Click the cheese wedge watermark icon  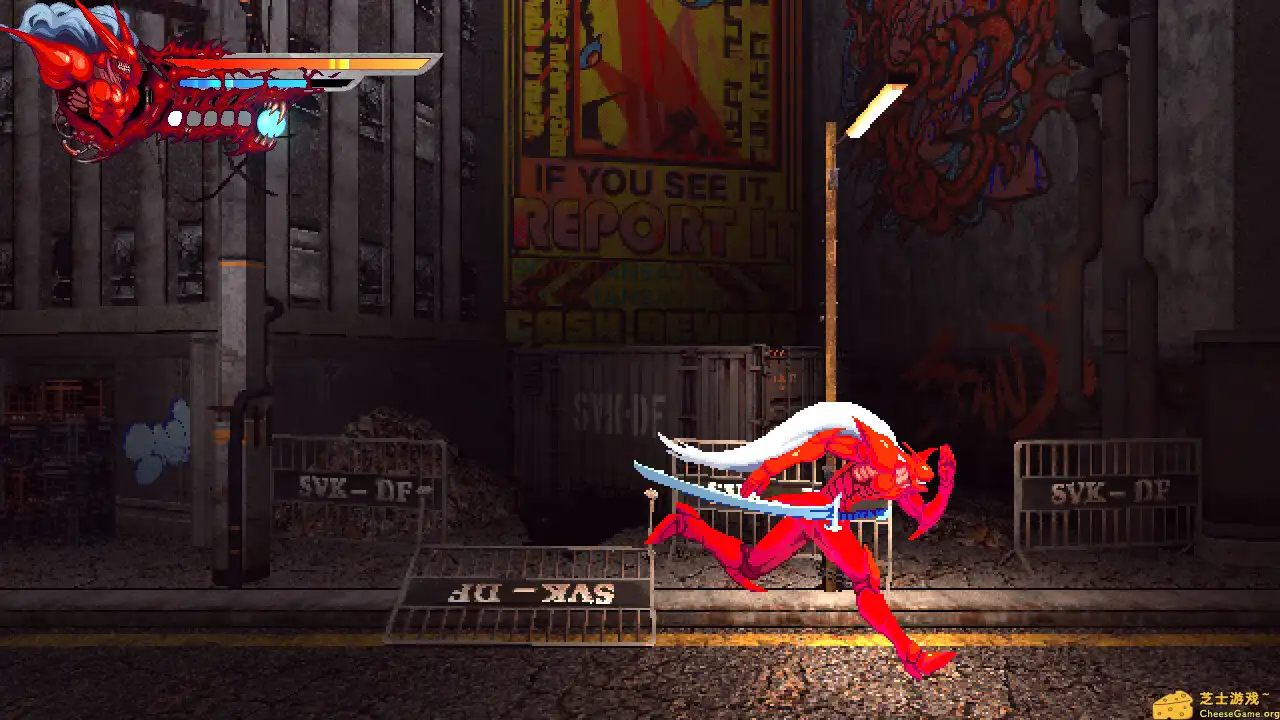click(1172, 704)
